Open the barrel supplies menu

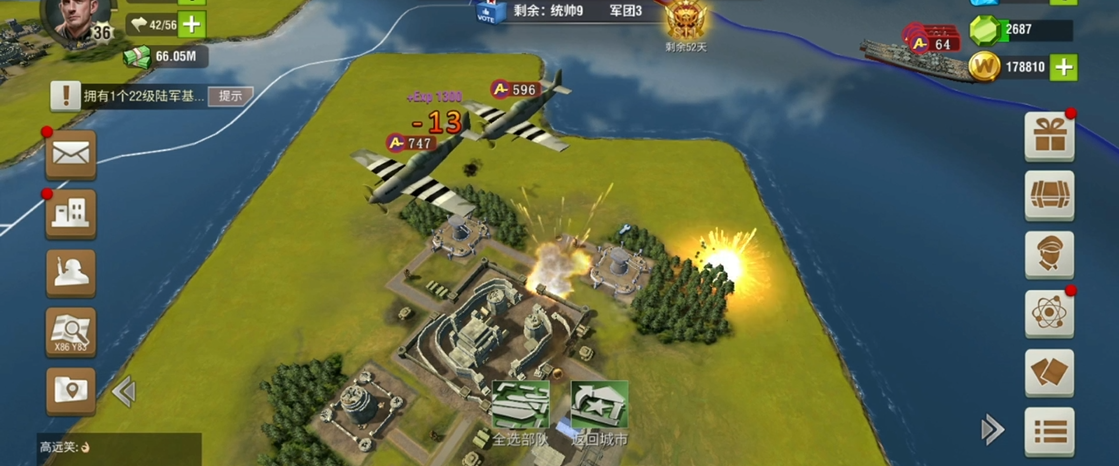(x=1049, y=196)
